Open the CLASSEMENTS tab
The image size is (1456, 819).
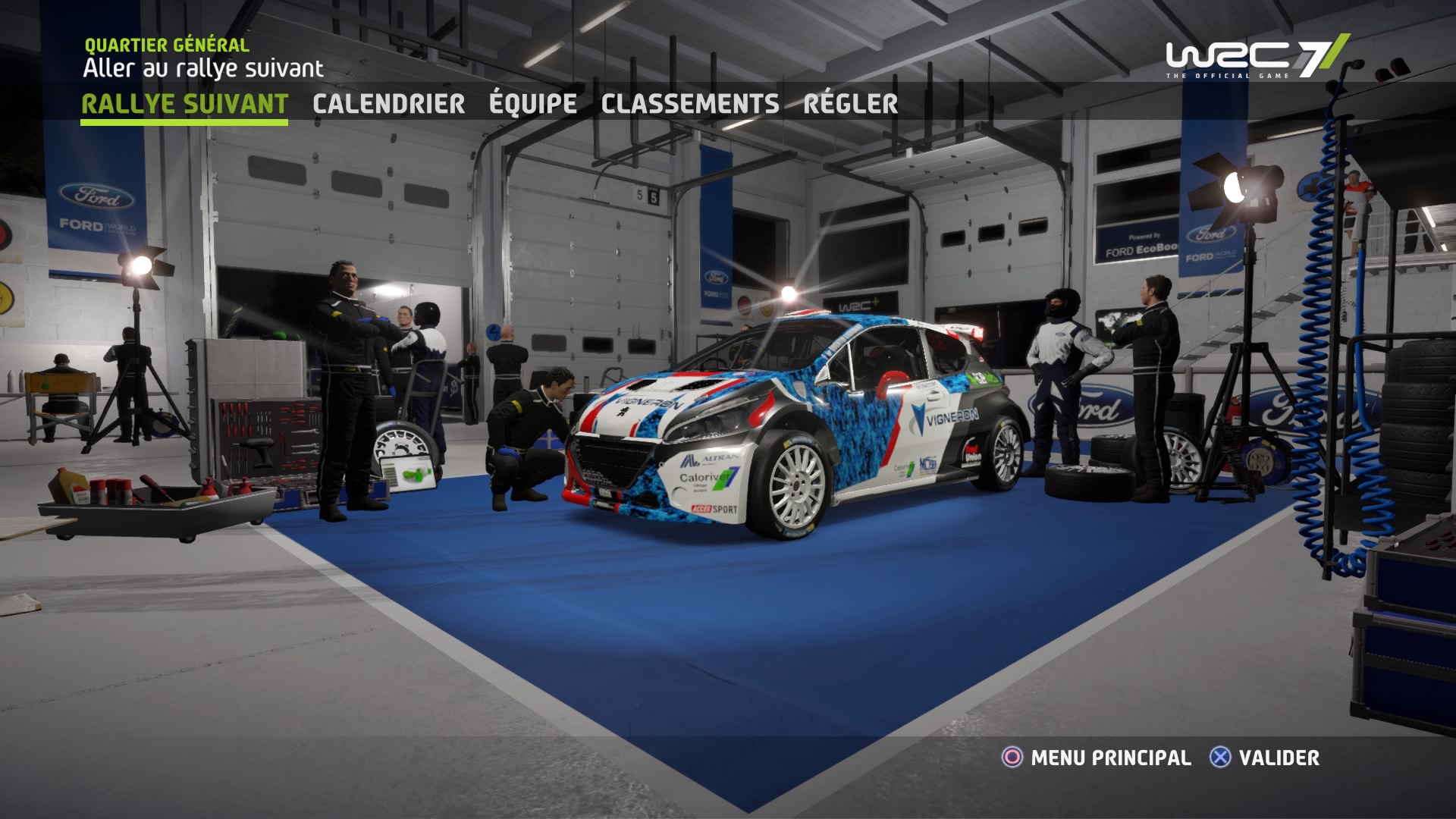pyautogui.click(x=689, y=104)
